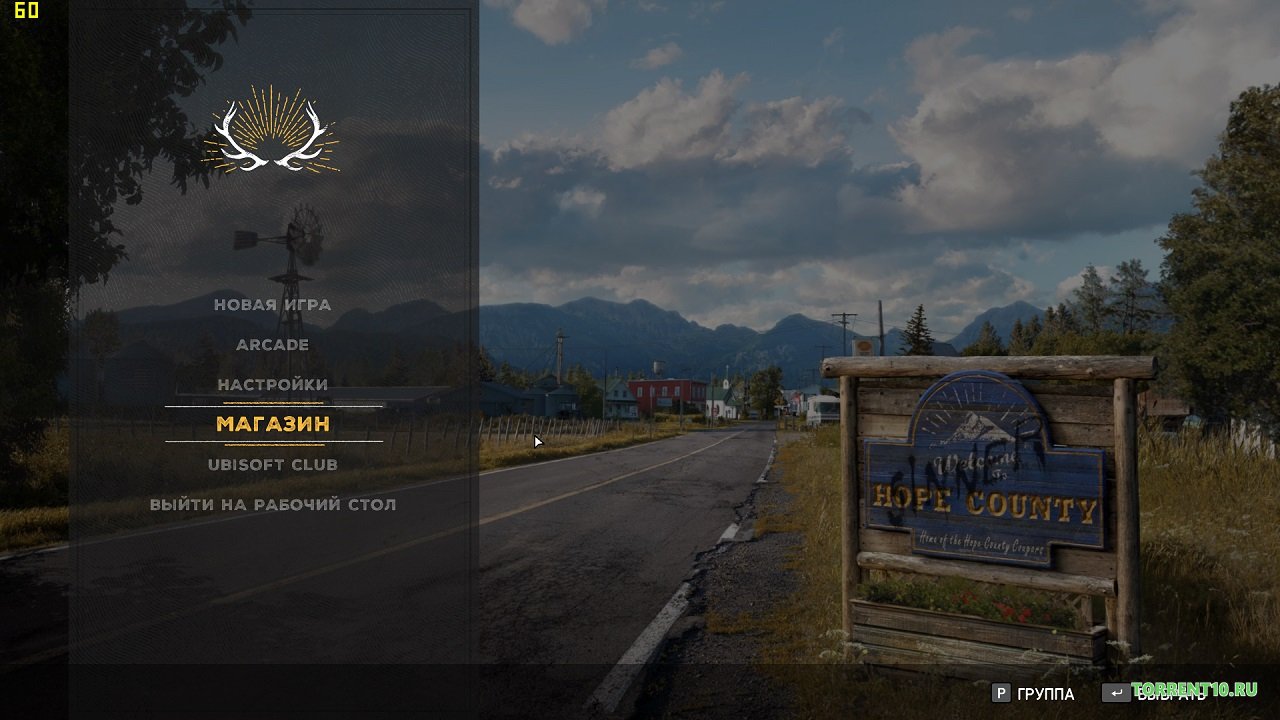Open the Arcade mode entry
Image resolution: width=1280 pixels, height=720 pixels.
point(272,345)
